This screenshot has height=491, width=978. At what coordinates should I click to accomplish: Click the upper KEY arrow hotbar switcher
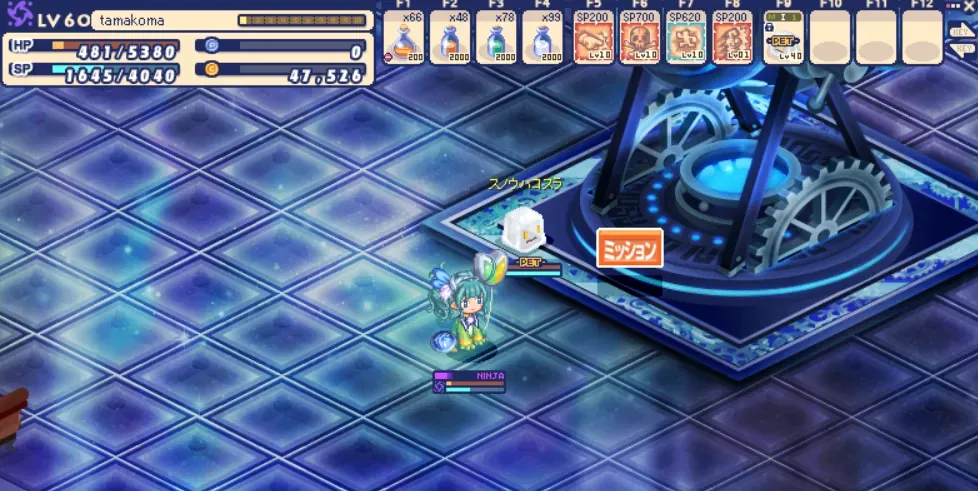click(962, 30)
